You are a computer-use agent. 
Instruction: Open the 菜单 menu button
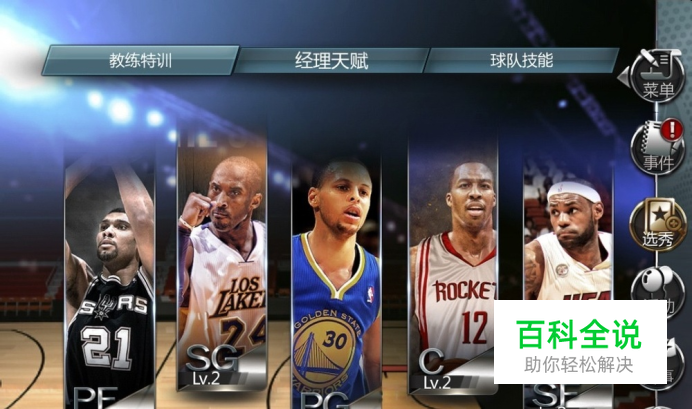tap(657, 73)
